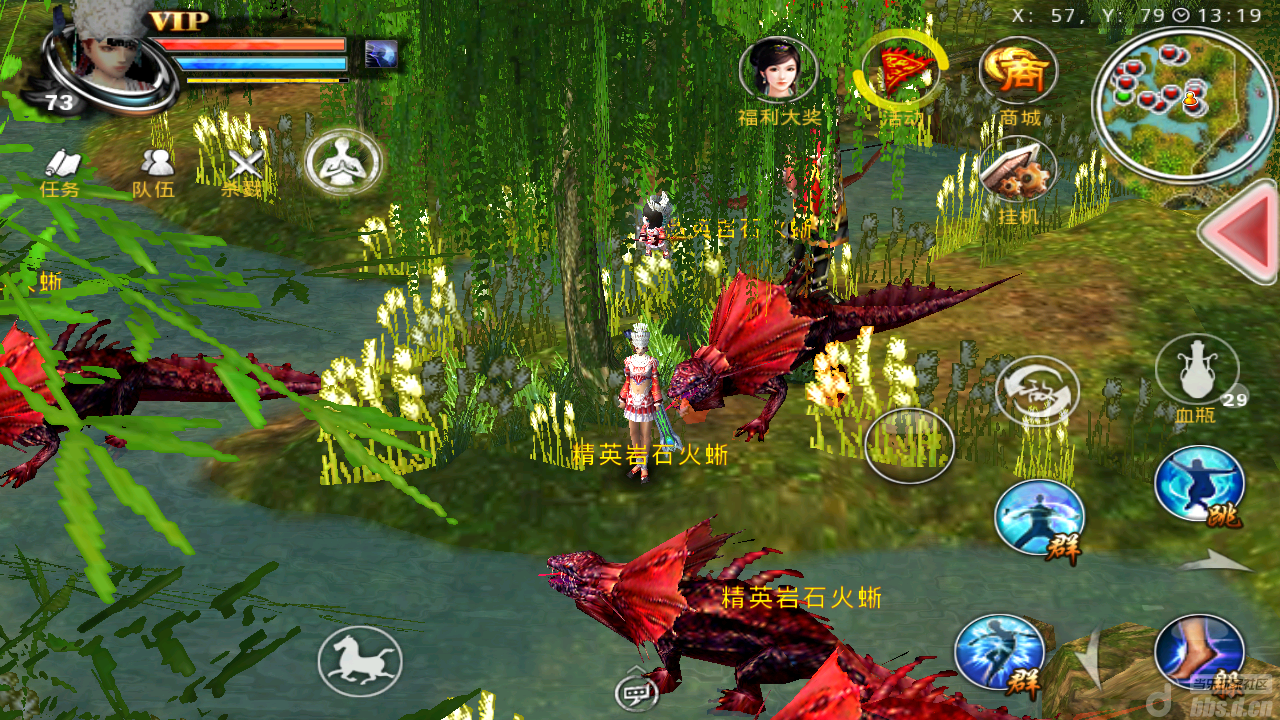
Task: Click the red triangle arrow button
Action: coord(1242,232)
